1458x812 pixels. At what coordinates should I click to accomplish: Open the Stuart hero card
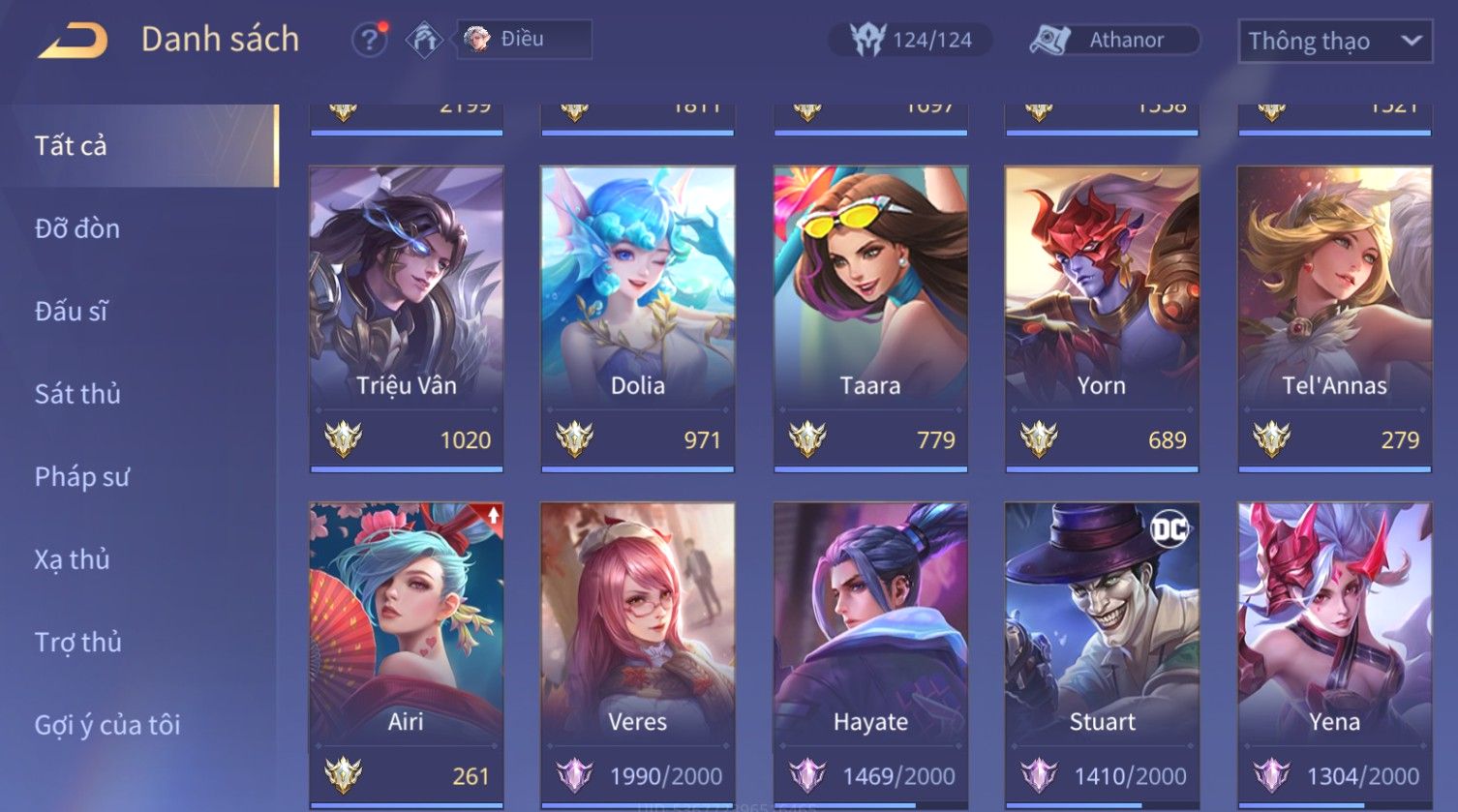(1102, 639)
